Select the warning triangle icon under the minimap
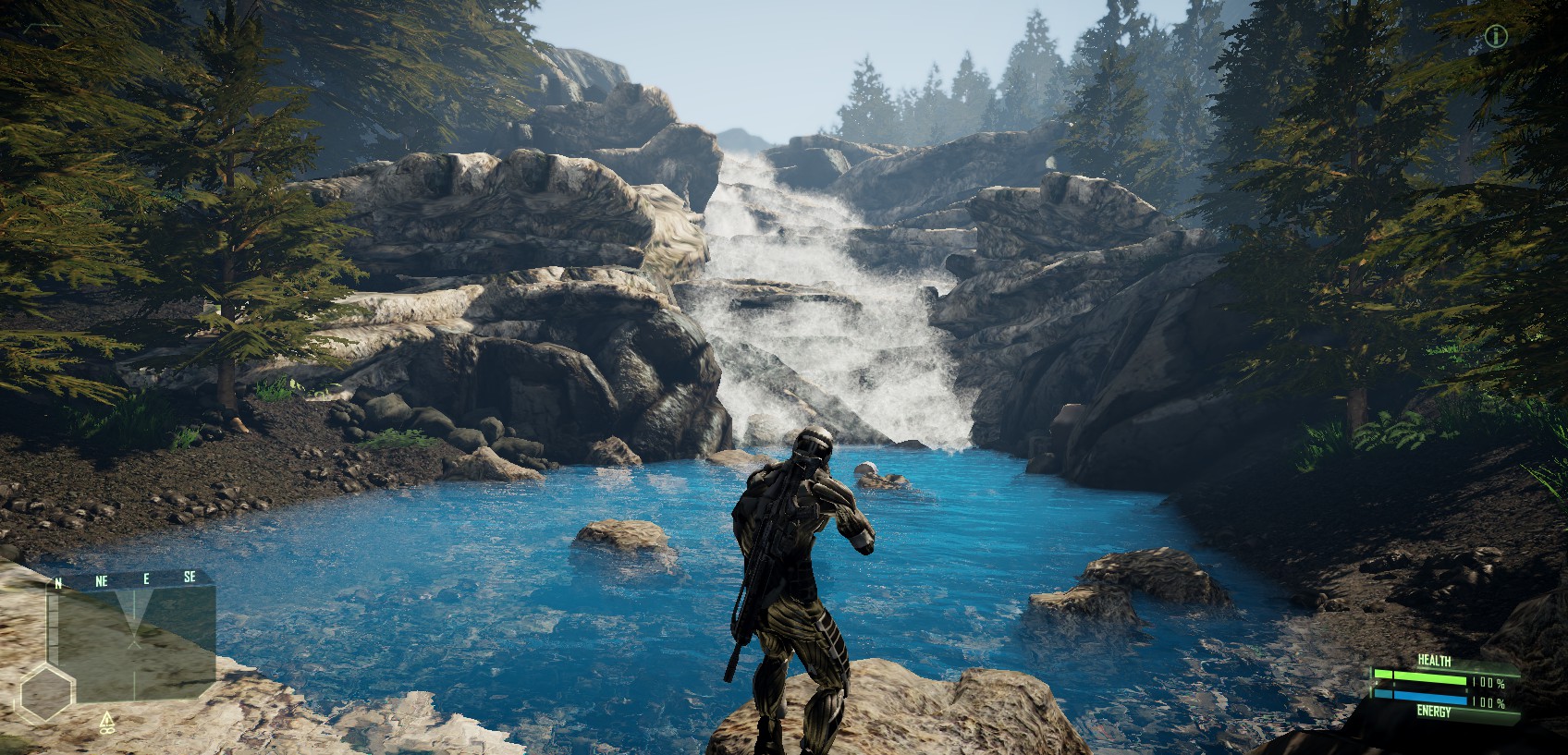The height and width of the screenshot is (755, 1568). 106,719
